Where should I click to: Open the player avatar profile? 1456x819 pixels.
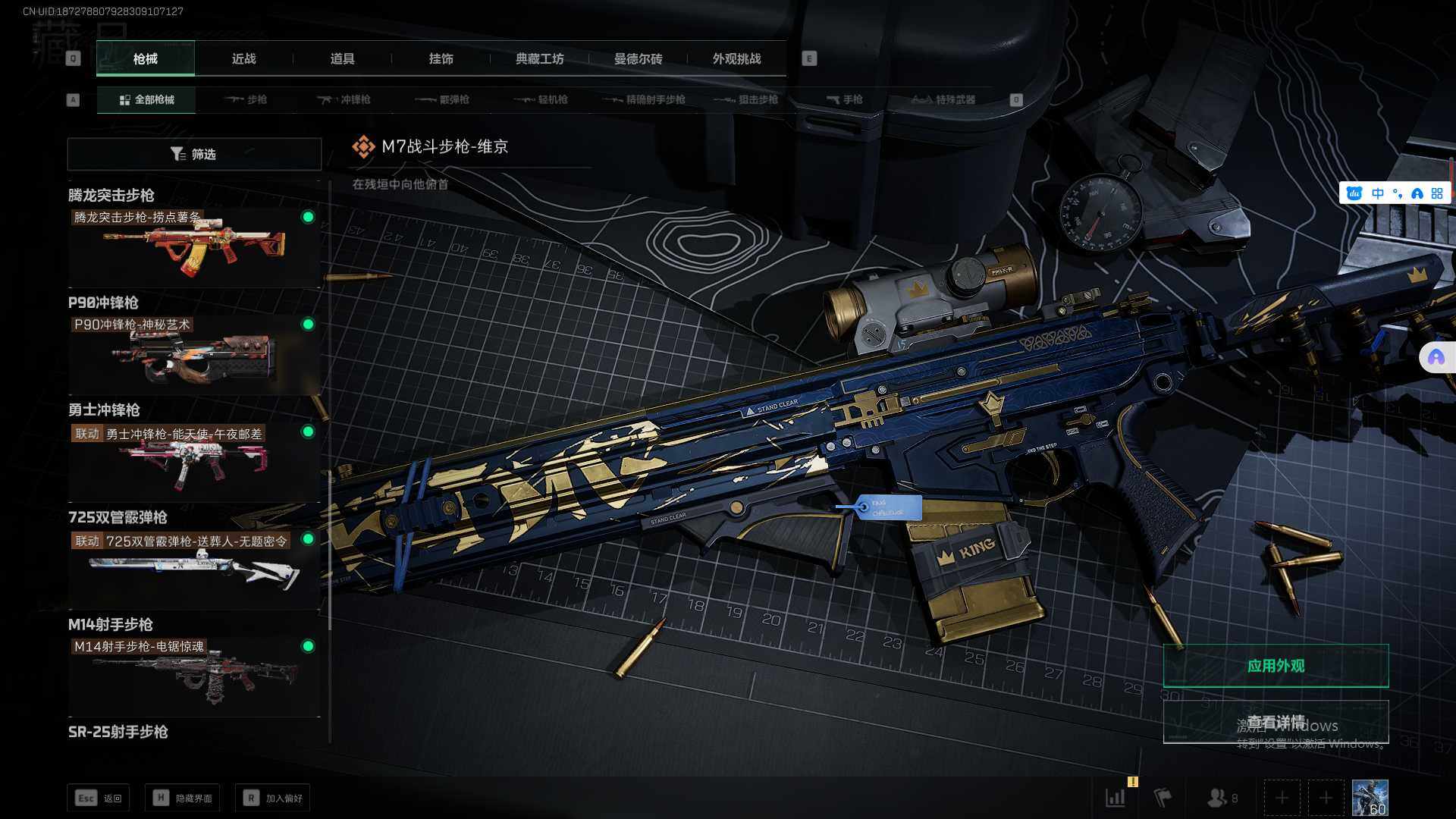(1370, 798)
